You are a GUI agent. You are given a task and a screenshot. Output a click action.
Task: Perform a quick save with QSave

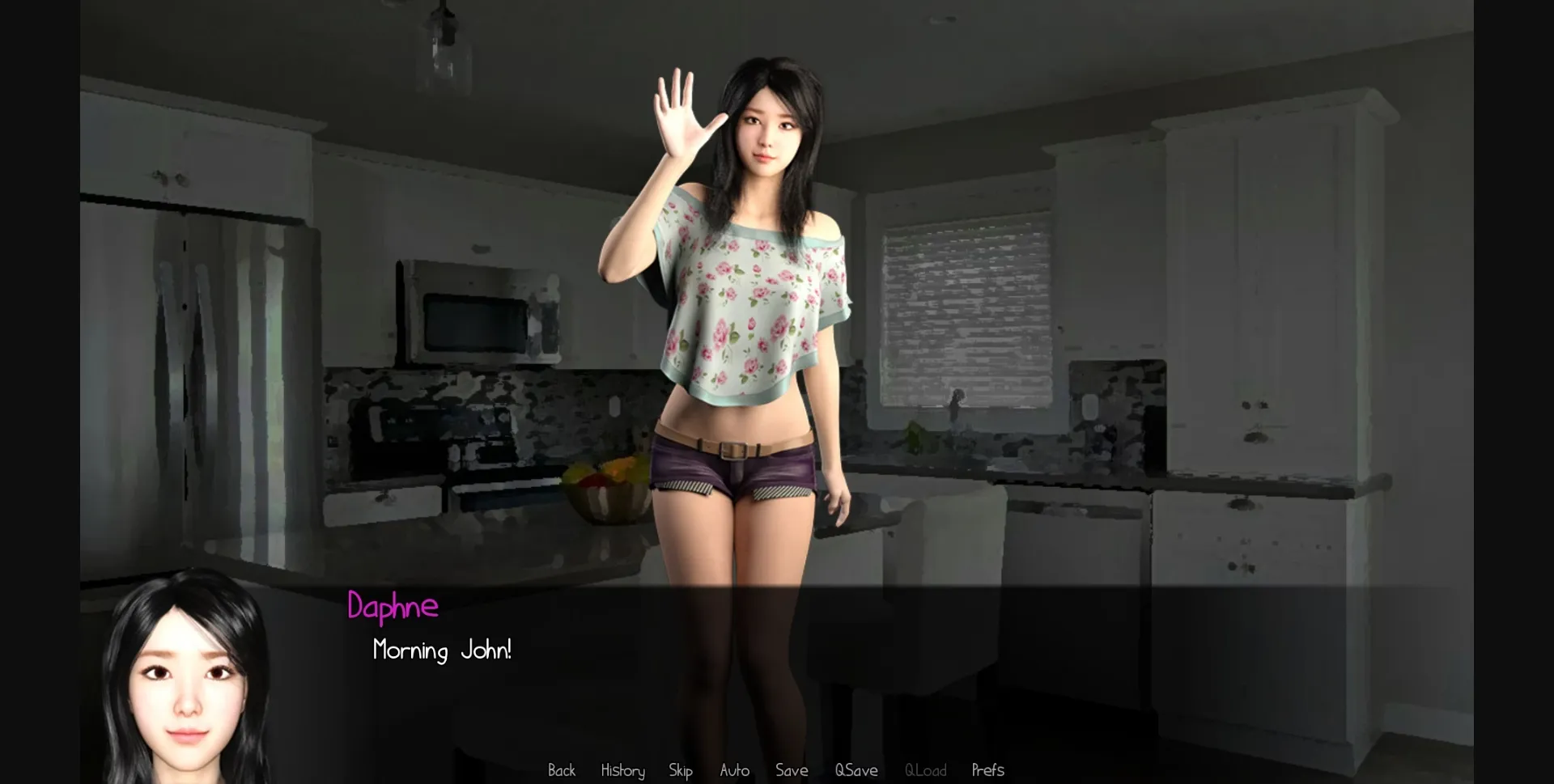[856, 770]
